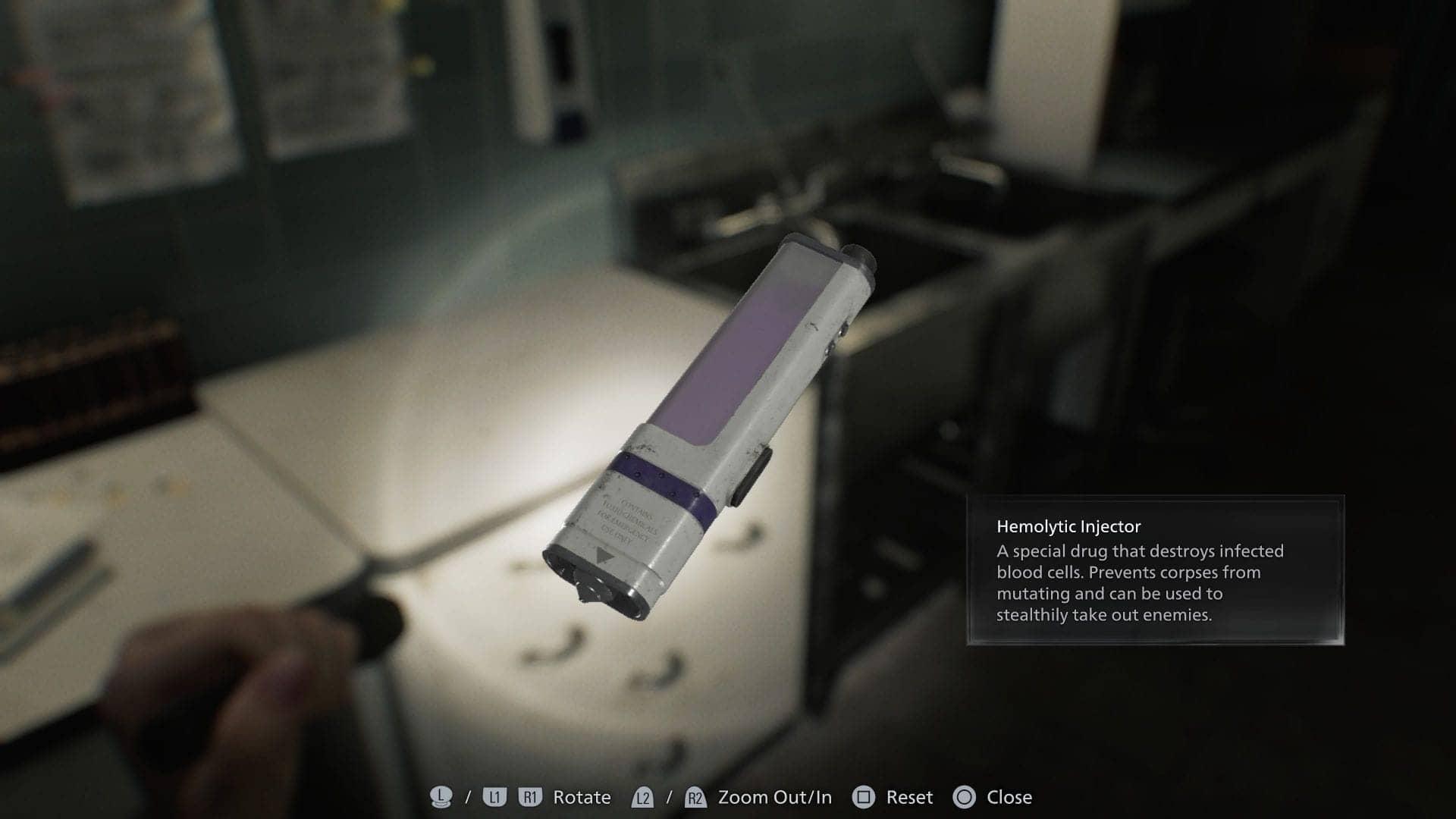Screen dimensions: 1456x819
Task: Click the L2 button prompt icon
Action: [x=644, y=797]
